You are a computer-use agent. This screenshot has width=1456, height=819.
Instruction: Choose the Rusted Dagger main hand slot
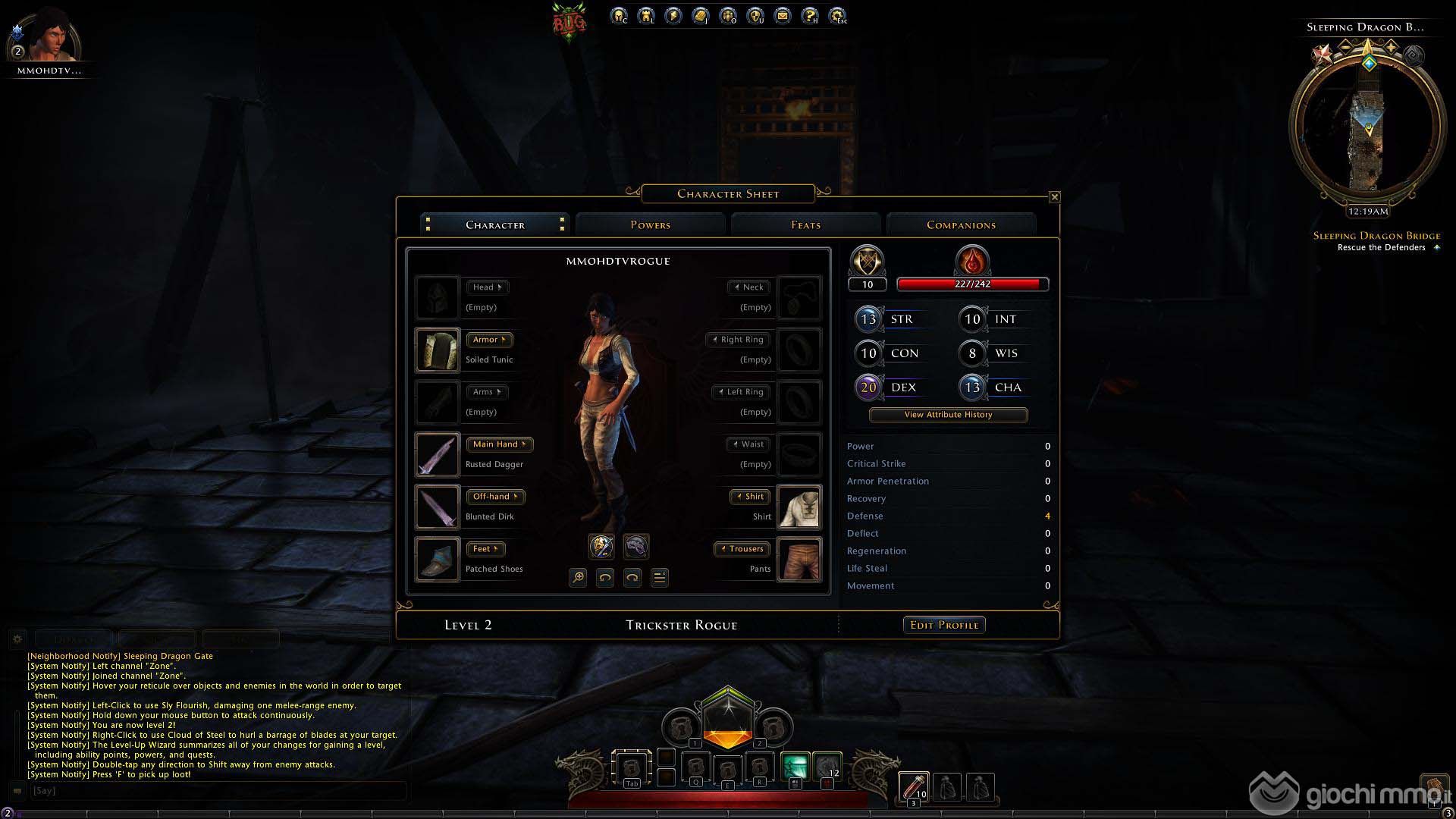click(x=438, y=454)
